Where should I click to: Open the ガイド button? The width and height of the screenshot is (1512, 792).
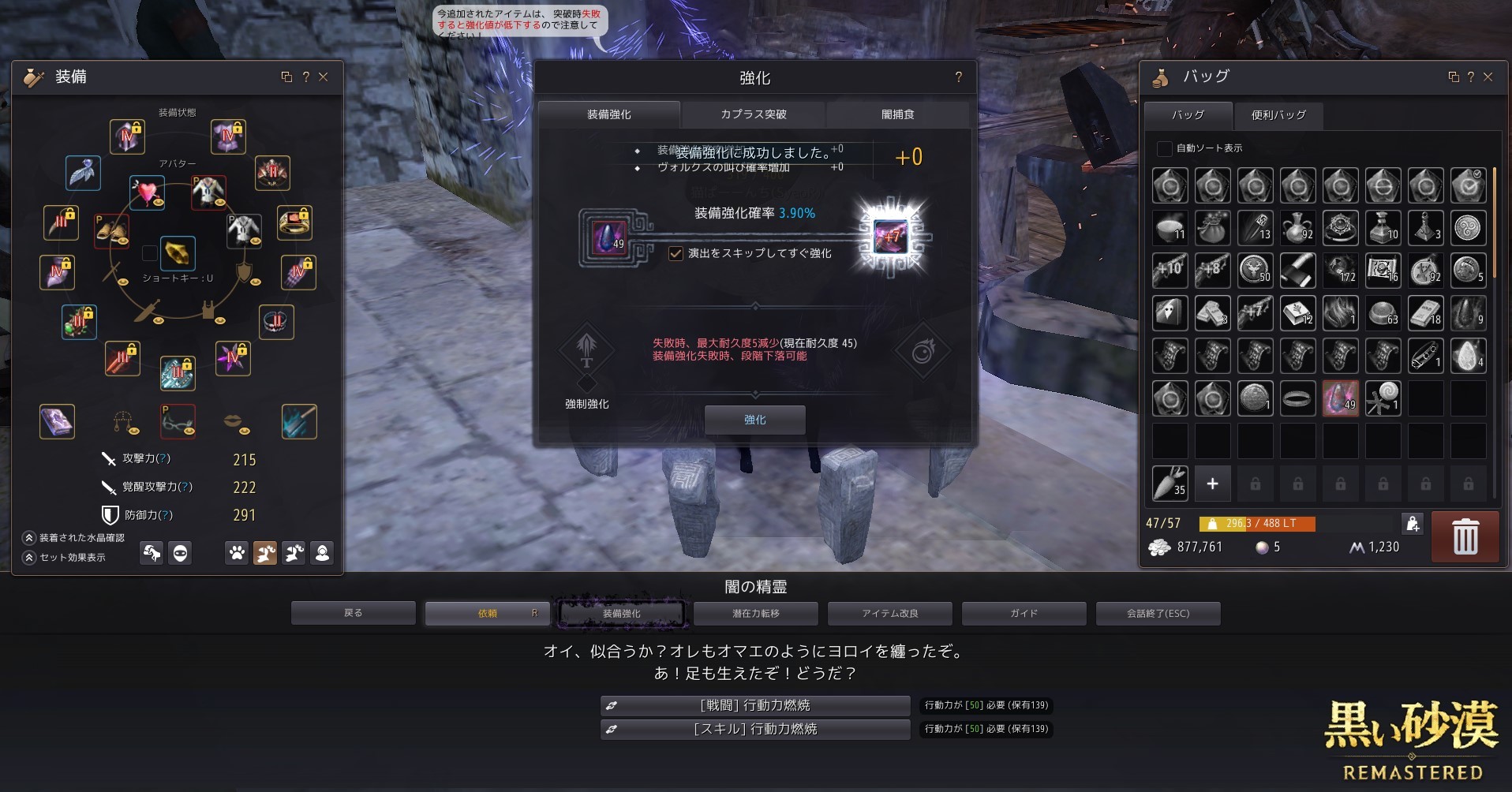click(1024, 613)
